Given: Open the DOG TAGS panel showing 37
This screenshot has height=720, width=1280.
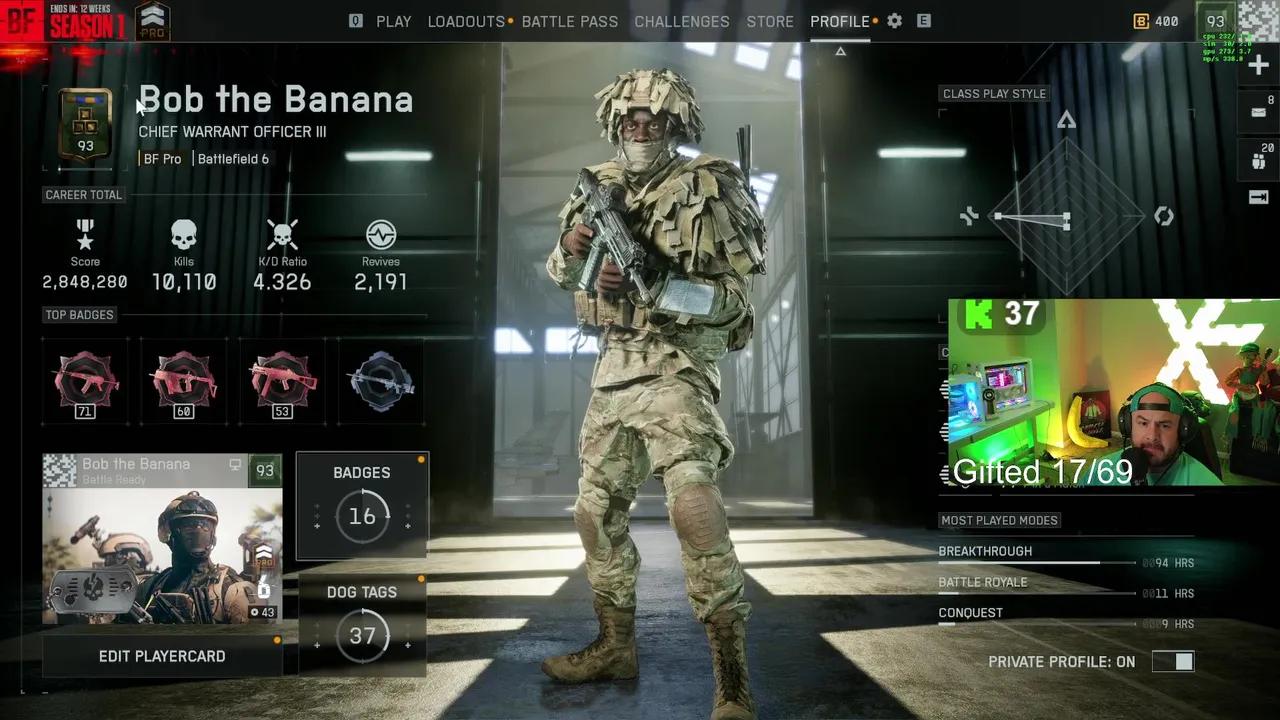Looking at the screenshot, I should pyautogui.click(x=362, y=625).
